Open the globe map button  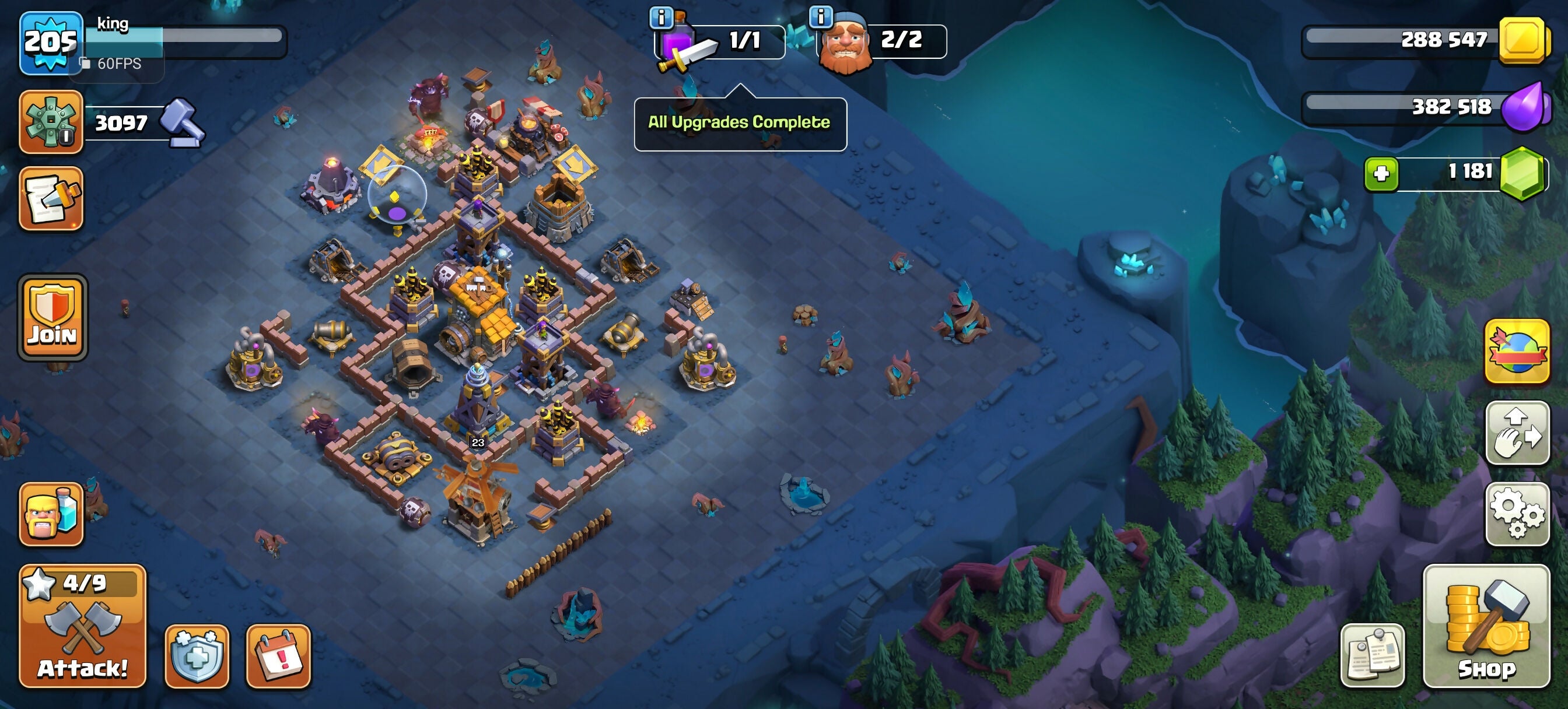(x=1516, y=352)
